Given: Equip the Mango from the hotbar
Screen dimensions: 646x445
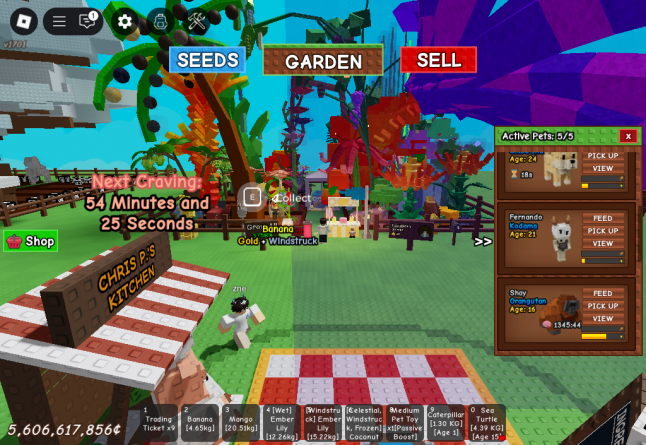Looking at the screenshot, I should pyautogui.click(x=240, y=423).
